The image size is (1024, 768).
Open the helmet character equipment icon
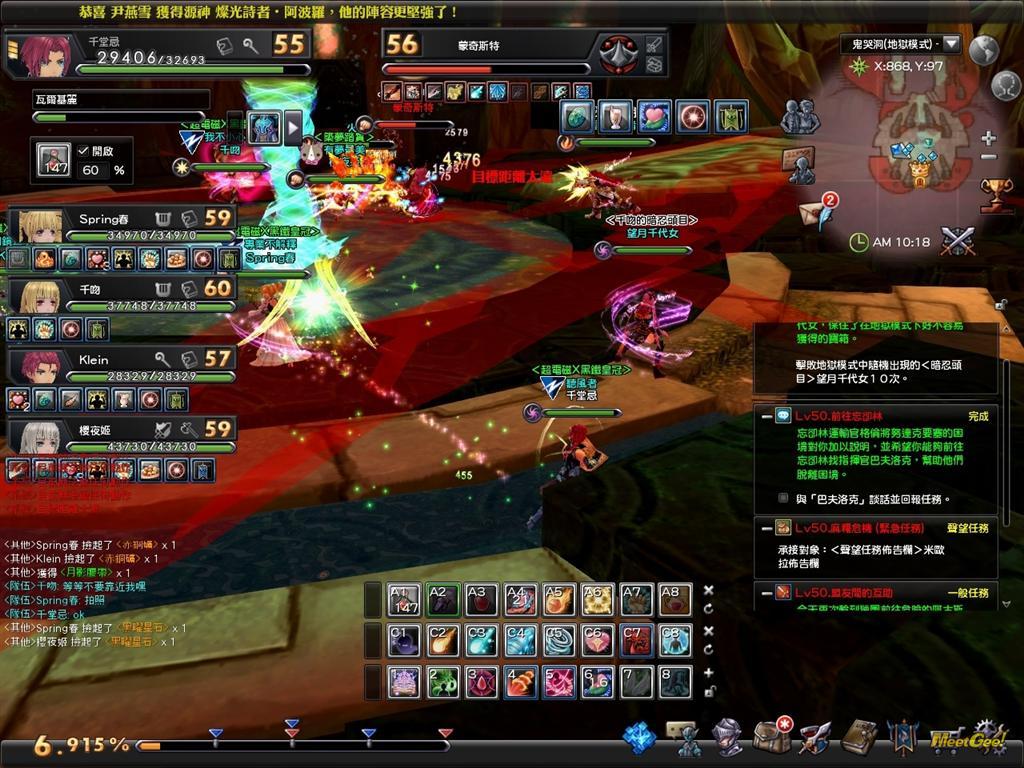point(727,737)
